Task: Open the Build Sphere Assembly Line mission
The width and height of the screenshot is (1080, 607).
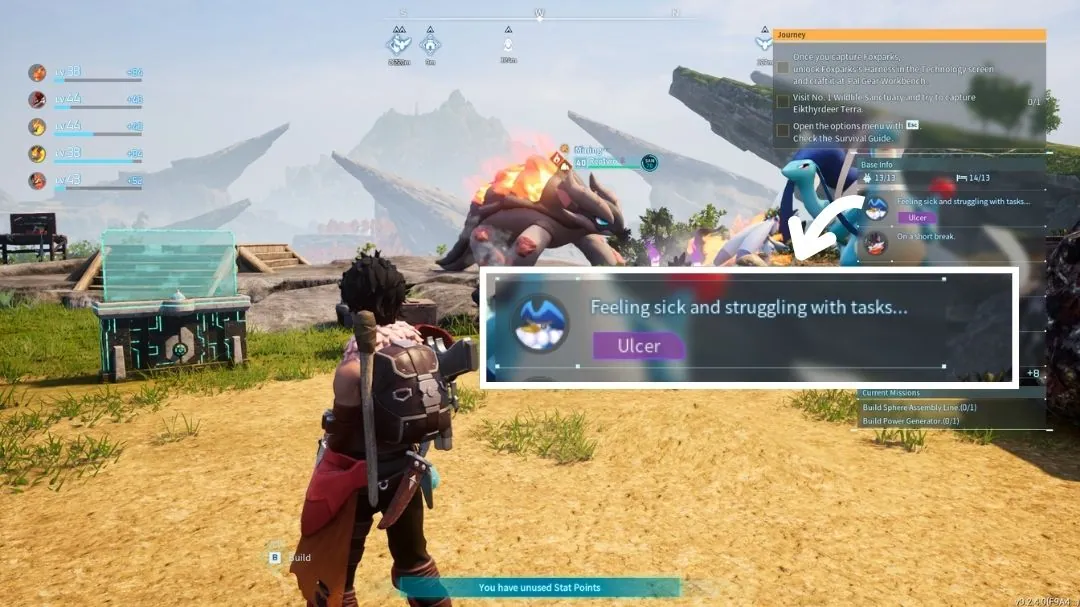Action: pos(919,407)
